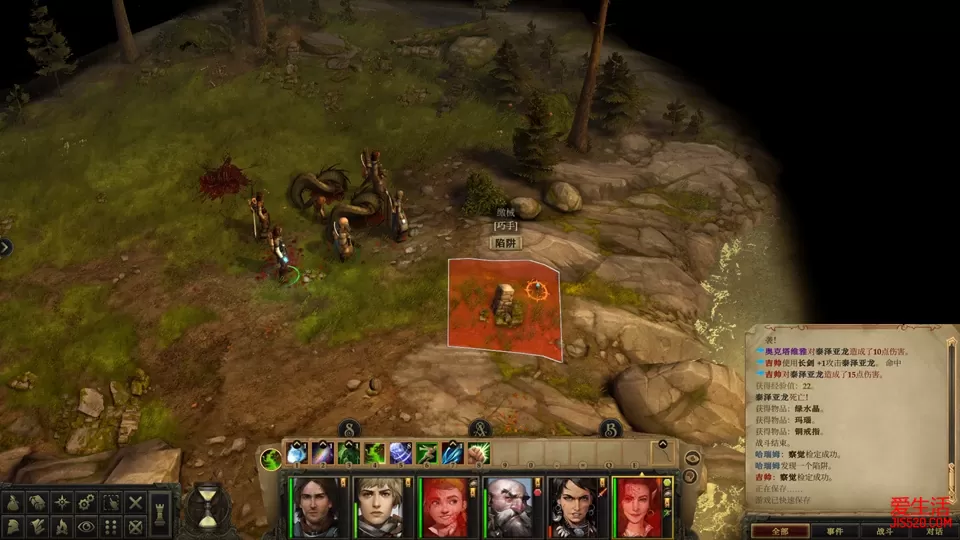Expand the left edge side panel arrow
Screen dimensions: 960x540
pos(5,247)
